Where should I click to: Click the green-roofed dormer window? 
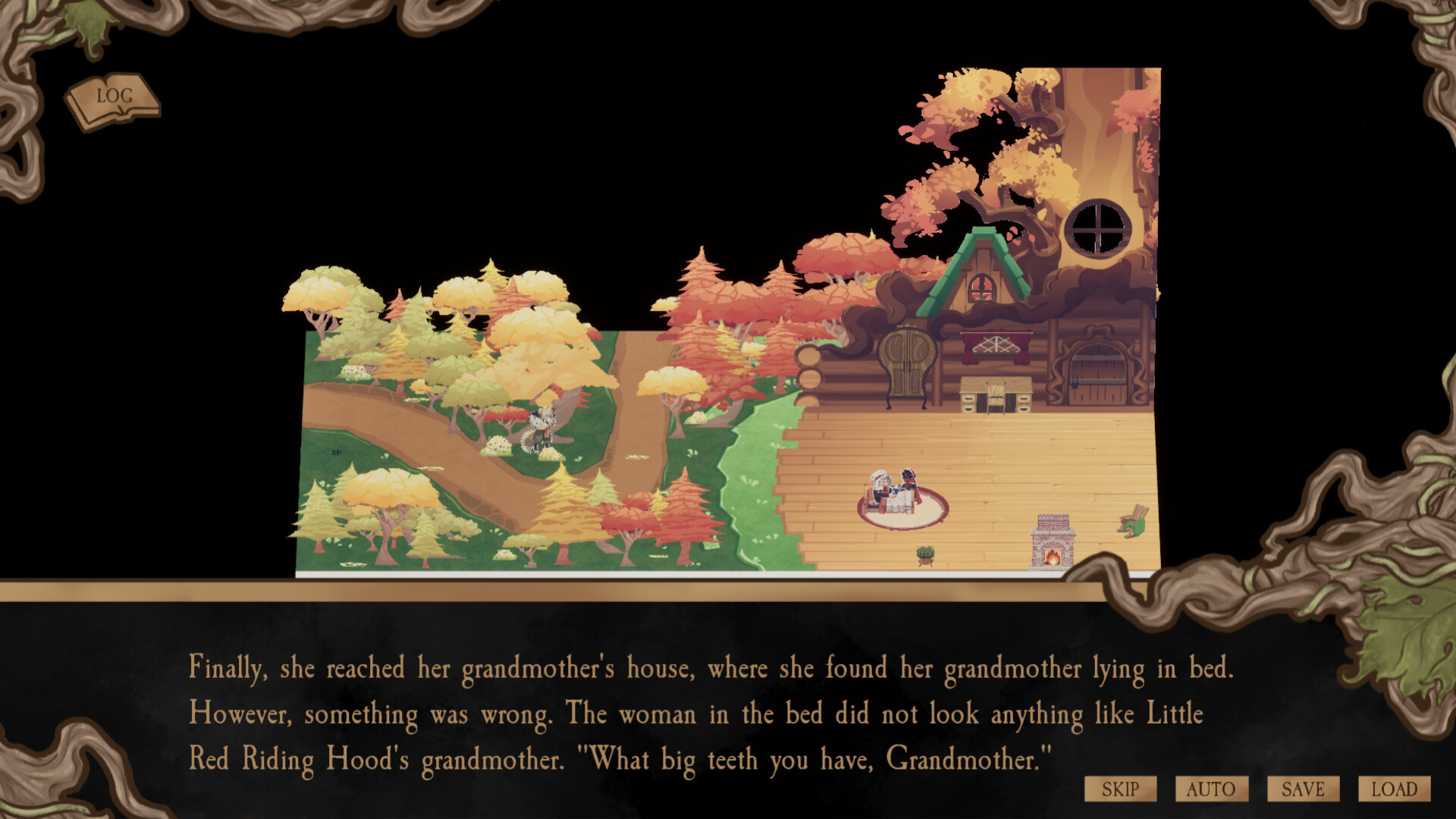click(x=984, y=281)
